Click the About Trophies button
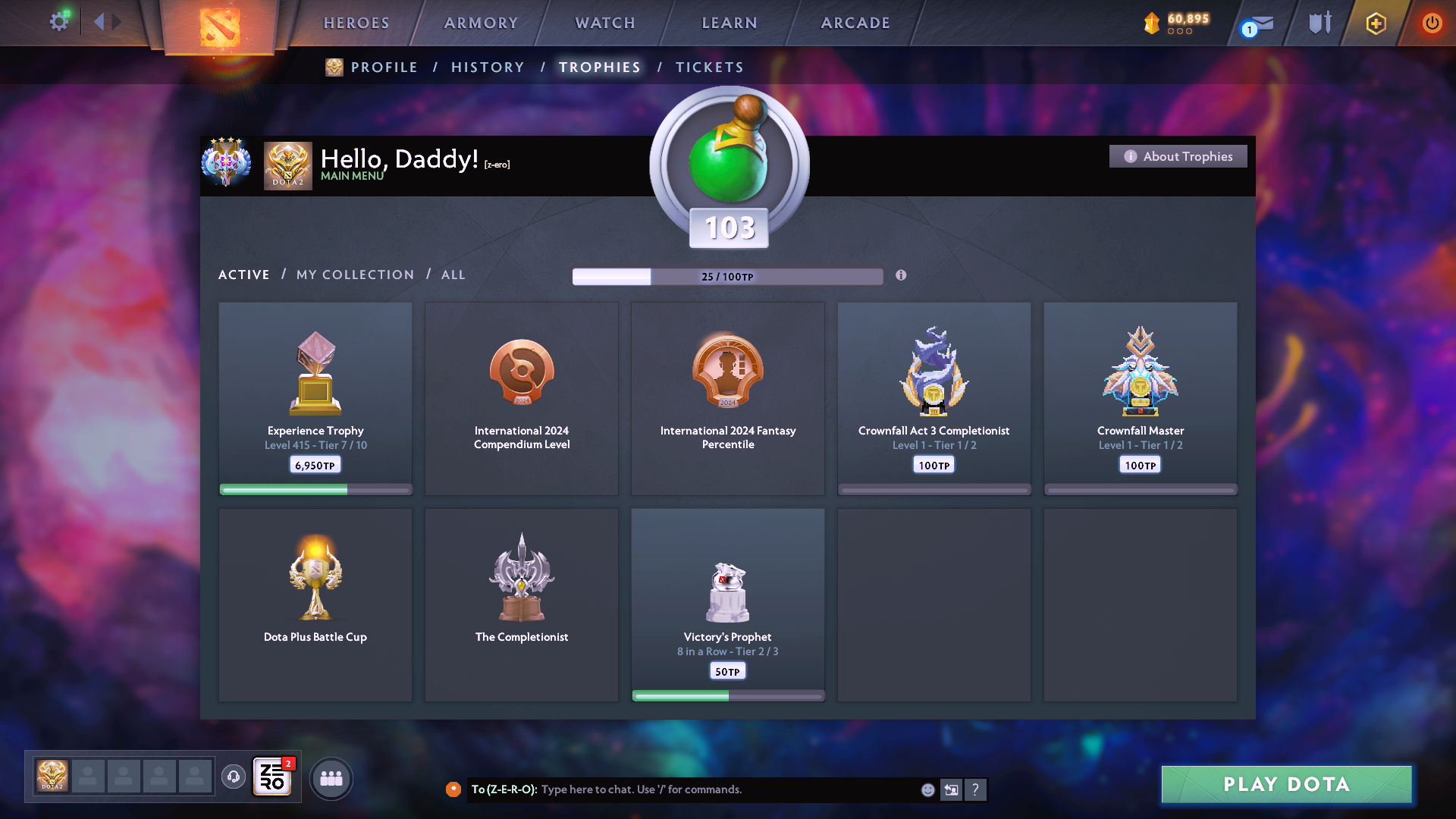Image resolution: width=1456 pixels, height=819 pixels. (x=1178, y=156)
